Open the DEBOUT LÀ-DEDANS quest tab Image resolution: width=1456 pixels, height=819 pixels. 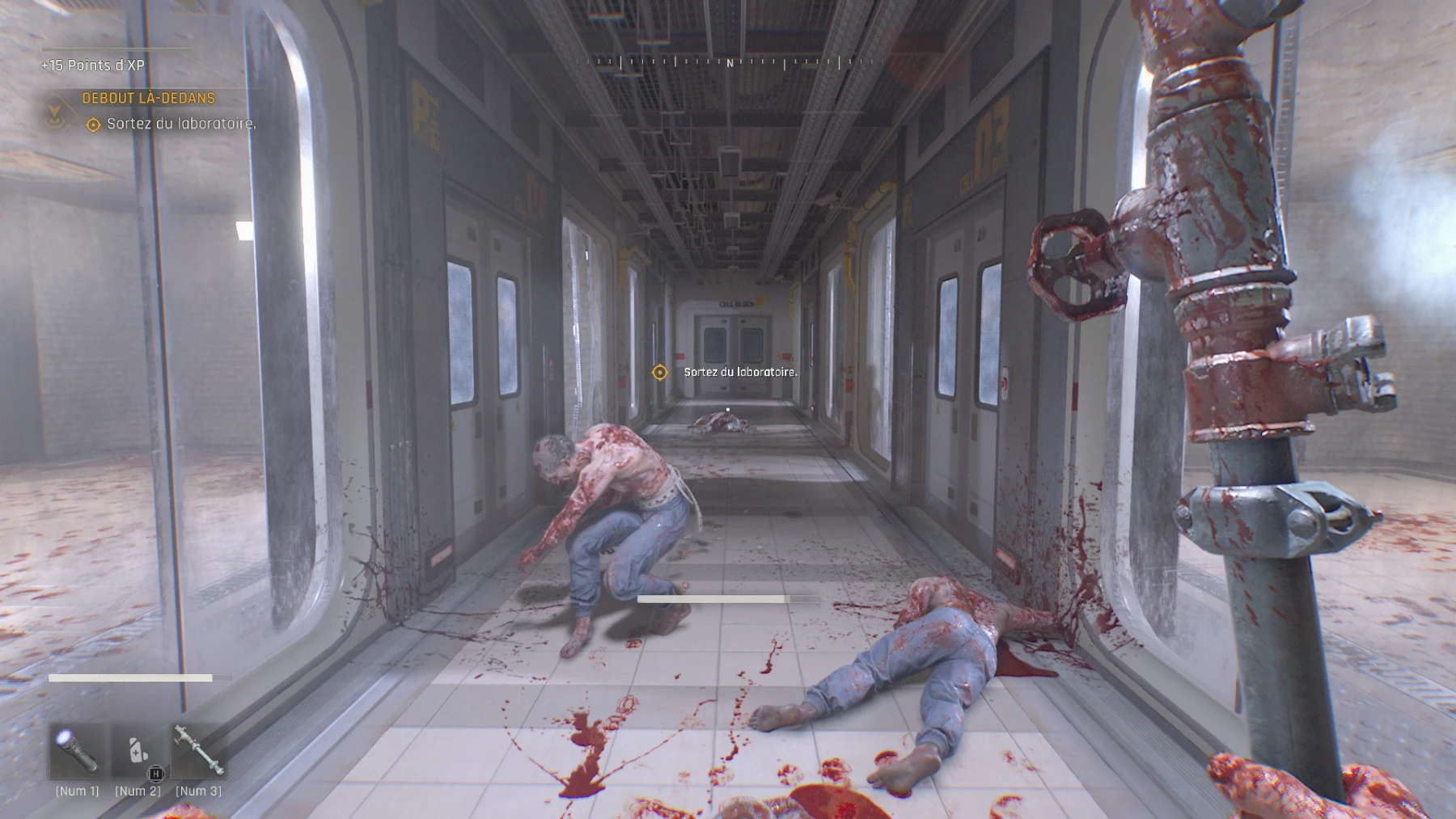coord(147,99)
